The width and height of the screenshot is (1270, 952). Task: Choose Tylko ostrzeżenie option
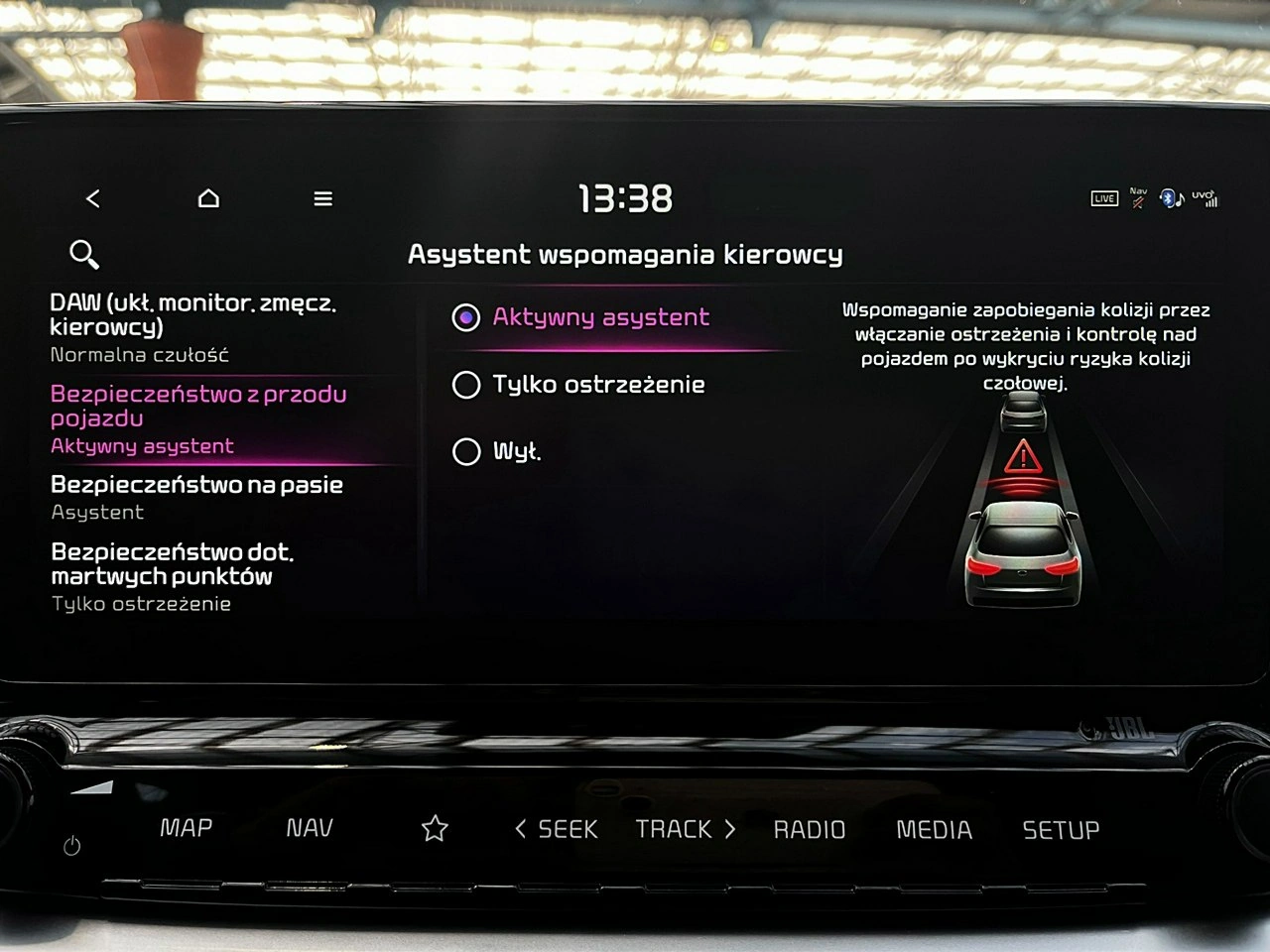(x=466, y=385)
